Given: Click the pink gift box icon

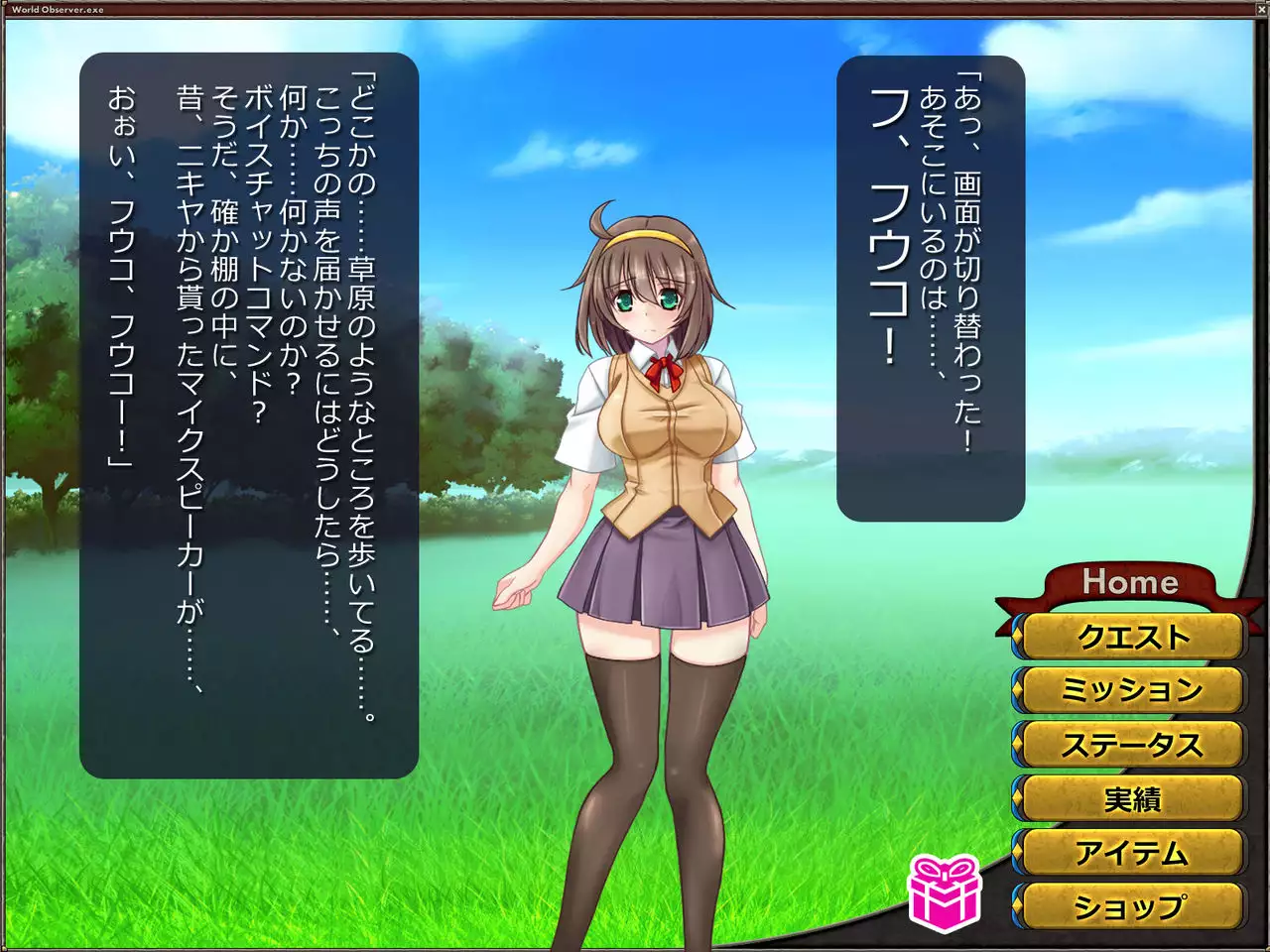Looking at the screenshot, I should [x=944, y=892].
